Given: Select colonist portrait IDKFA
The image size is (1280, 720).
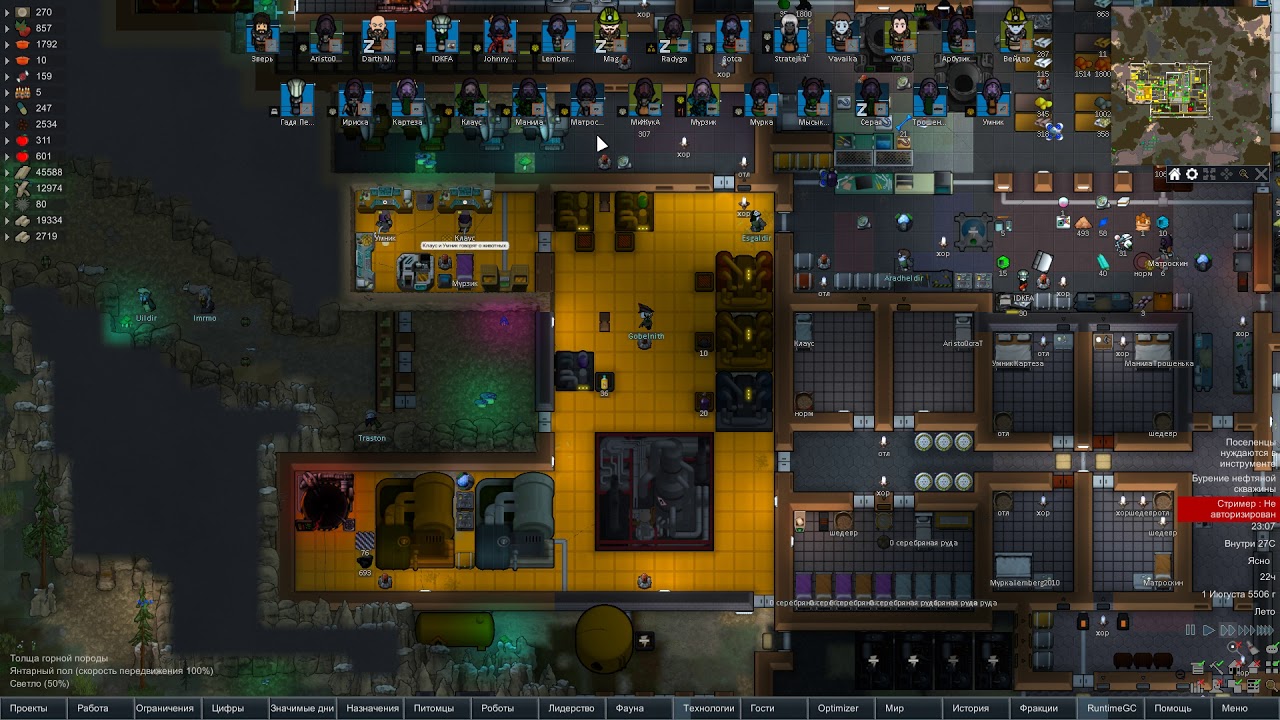Looking at the screenshot, I should [441, 36].
